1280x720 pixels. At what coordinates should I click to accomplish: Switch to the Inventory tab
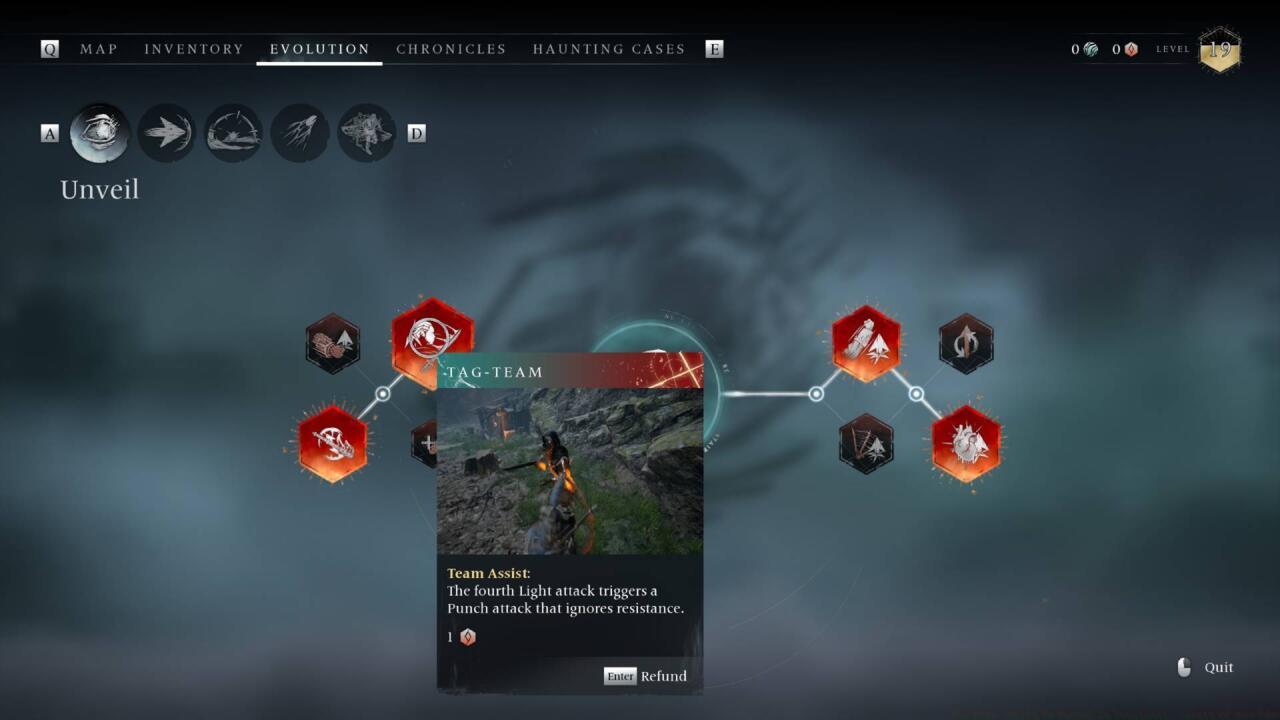(194, 49)
